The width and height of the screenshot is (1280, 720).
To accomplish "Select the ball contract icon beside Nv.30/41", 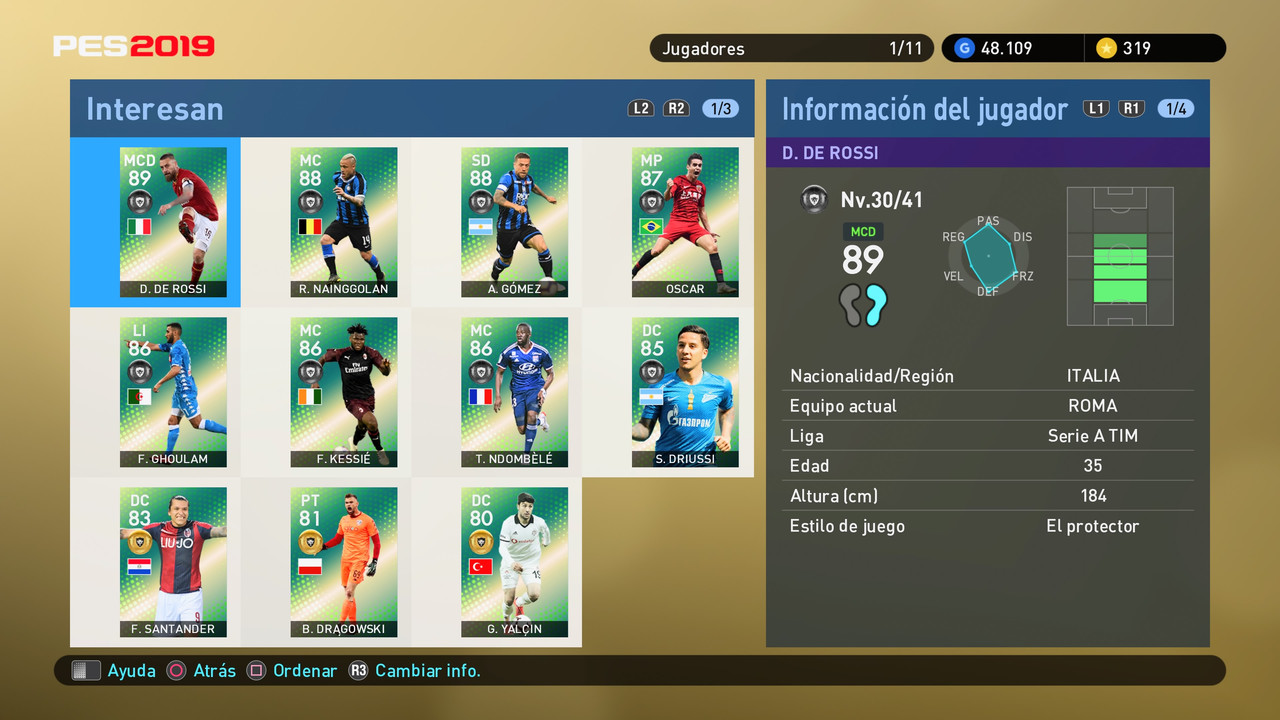I will coord(815,199).
